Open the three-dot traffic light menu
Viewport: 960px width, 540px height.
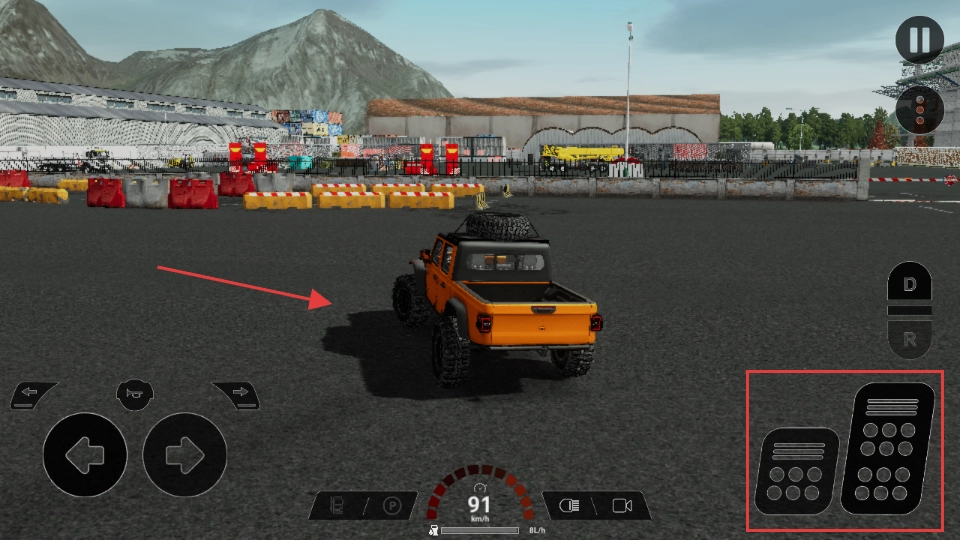click(x=919, y=110)
